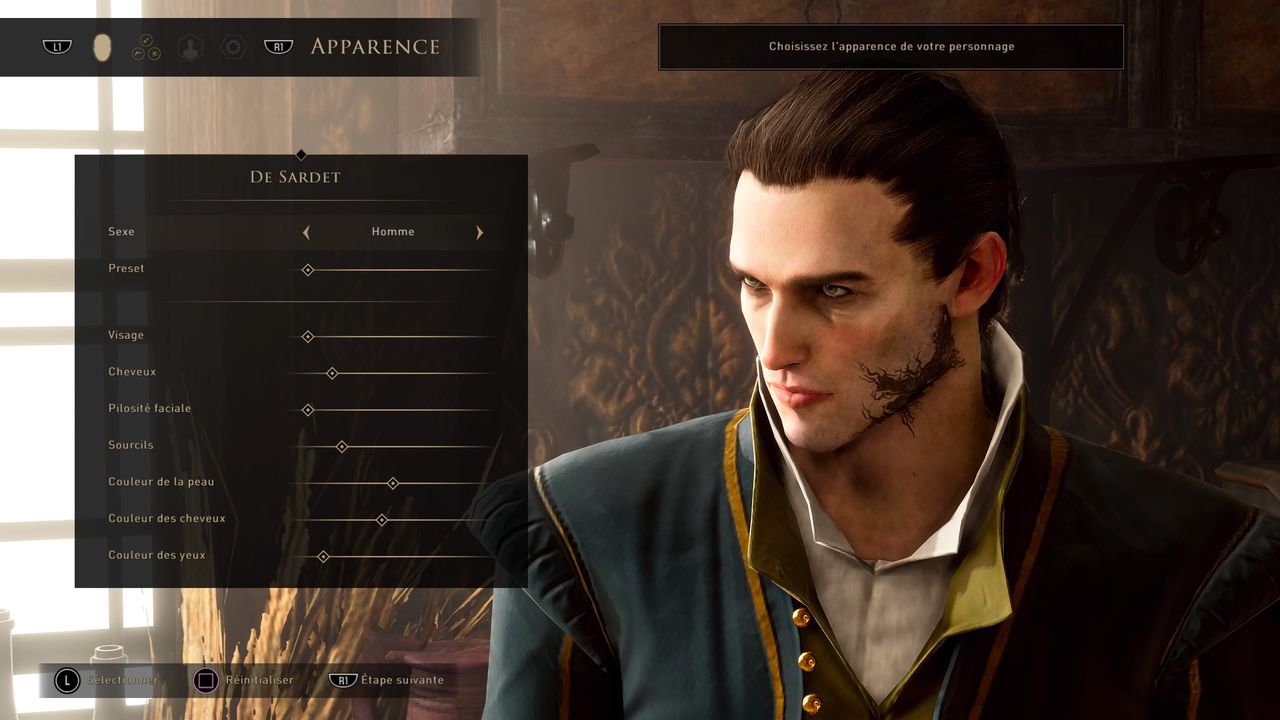The image size is (1280, 720).
Task: Change the Couleur des cheveux slider
Action: click(381, 520)
